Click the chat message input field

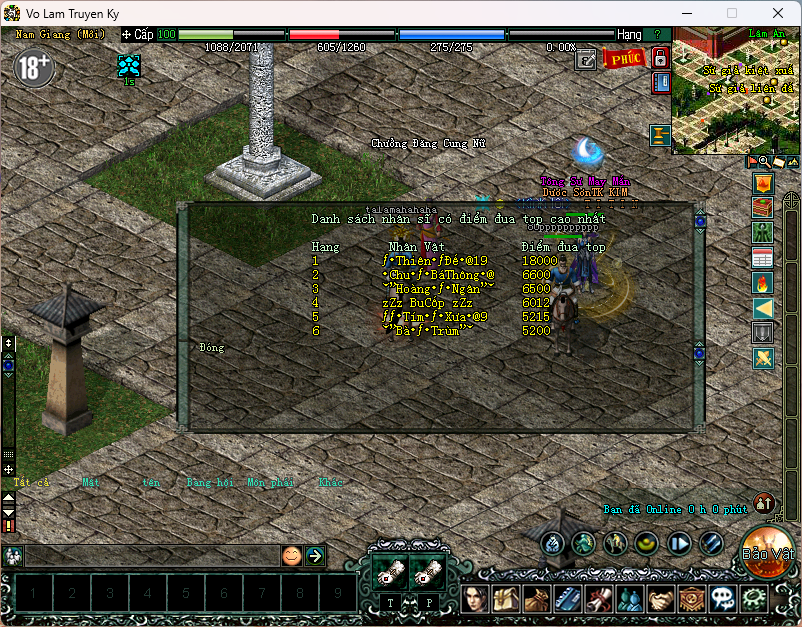[x=150, y=556]
